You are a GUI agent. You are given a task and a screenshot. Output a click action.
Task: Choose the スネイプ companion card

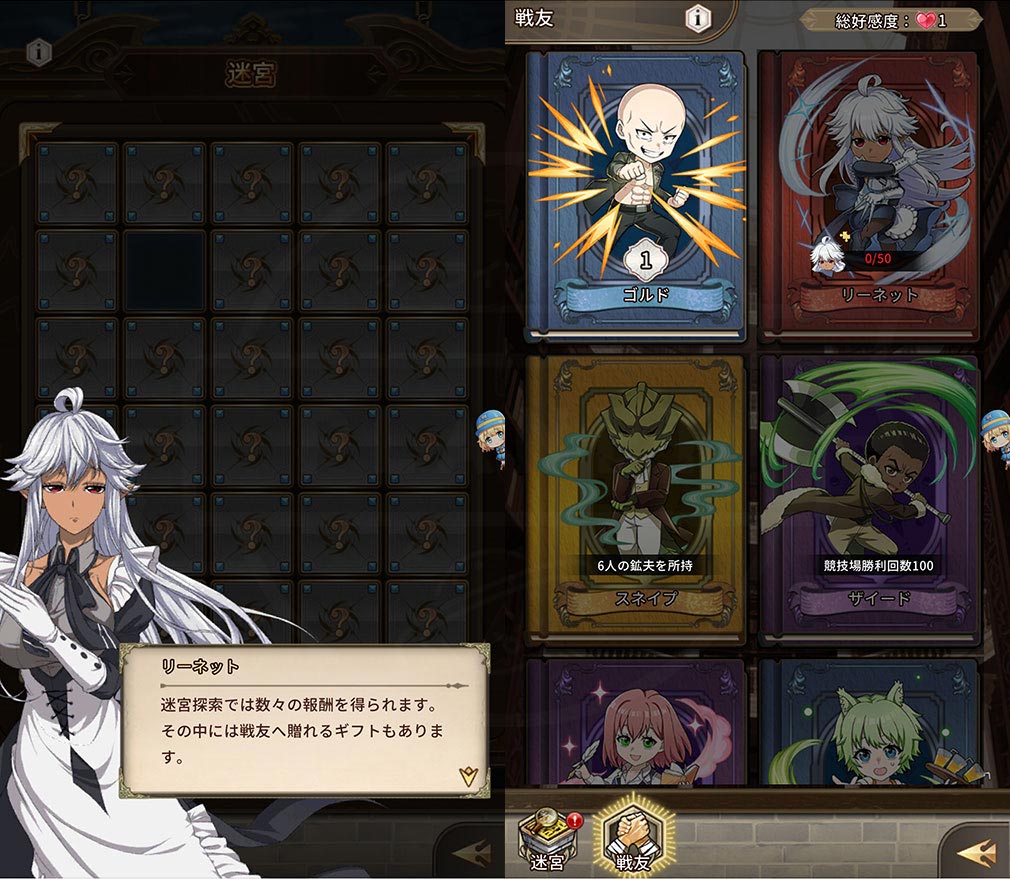(635, 497)
